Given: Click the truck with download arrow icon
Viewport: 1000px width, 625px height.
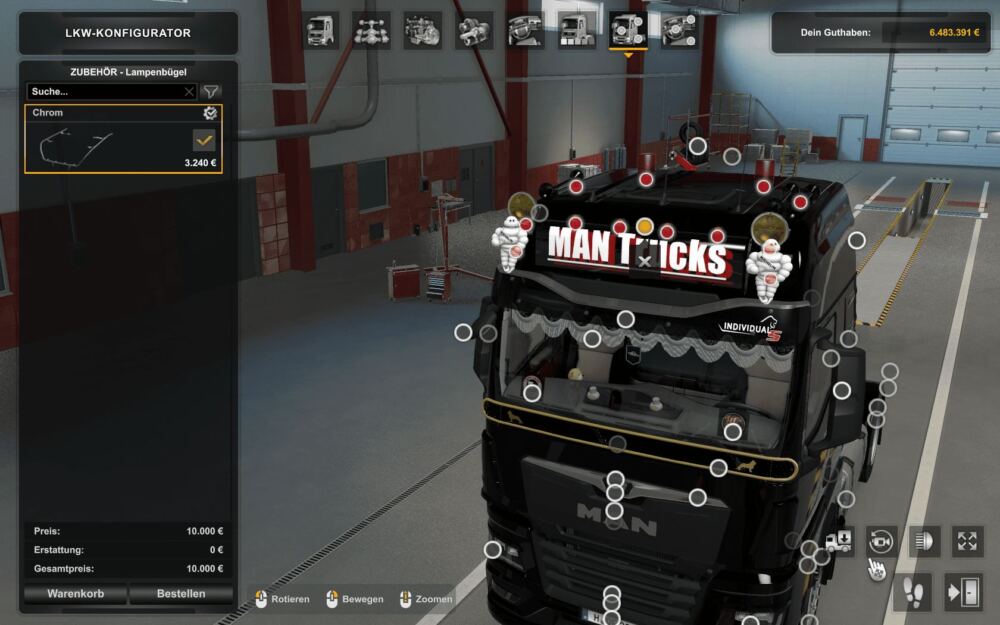Looking at the screenshot, I should coord(839,541).
